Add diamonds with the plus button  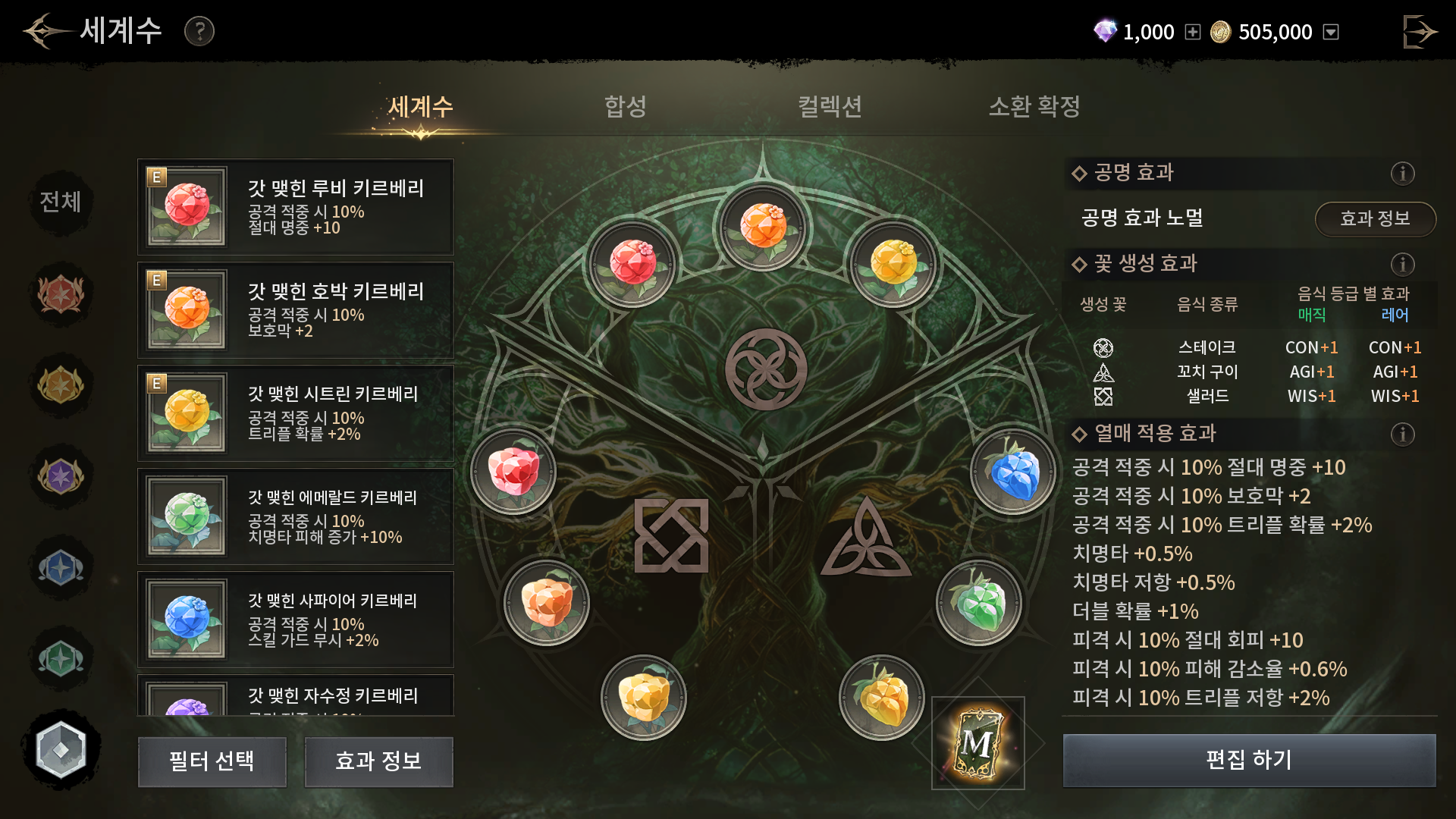[1193, 32]
